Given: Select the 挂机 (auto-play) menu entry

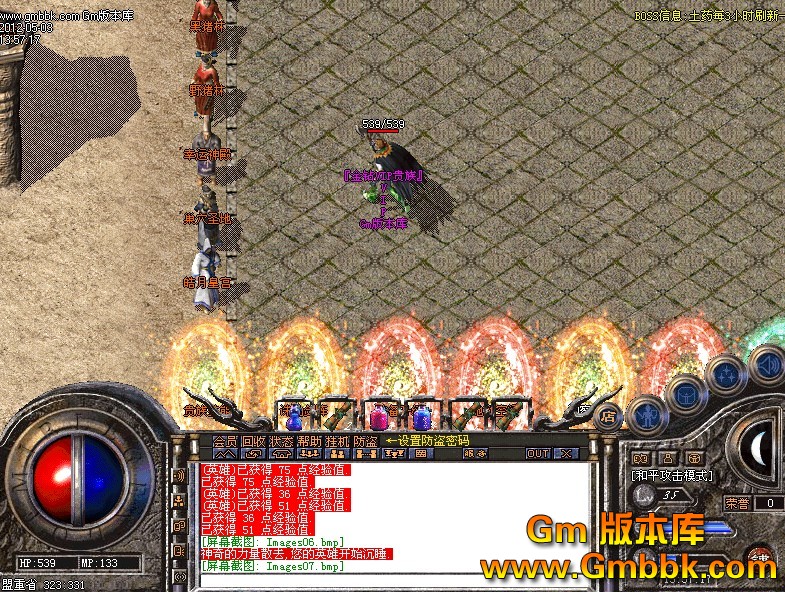Looking at the screenshot, I should (337, 441).
